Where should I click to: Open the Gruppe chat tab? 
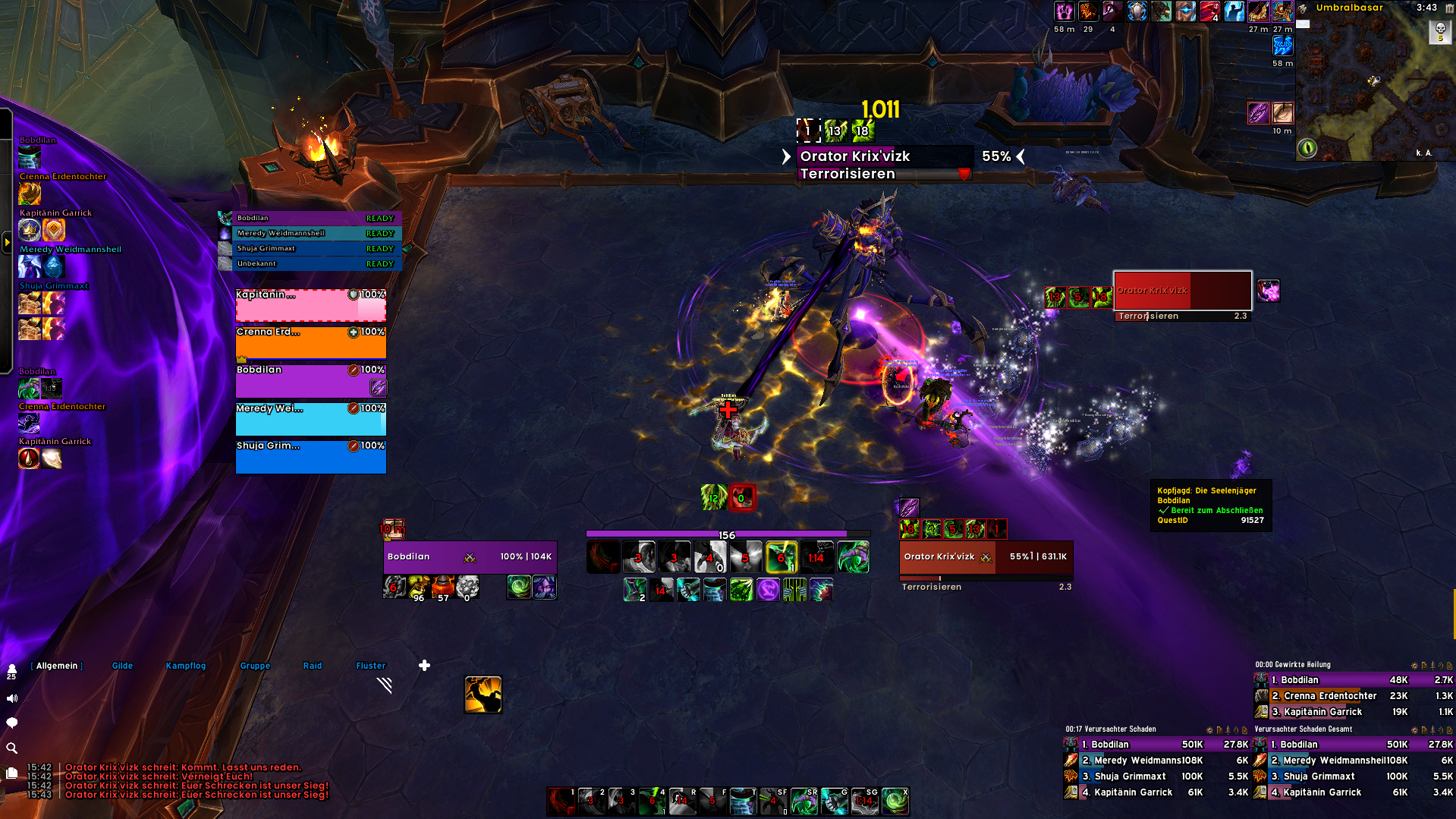click(254, 665)
